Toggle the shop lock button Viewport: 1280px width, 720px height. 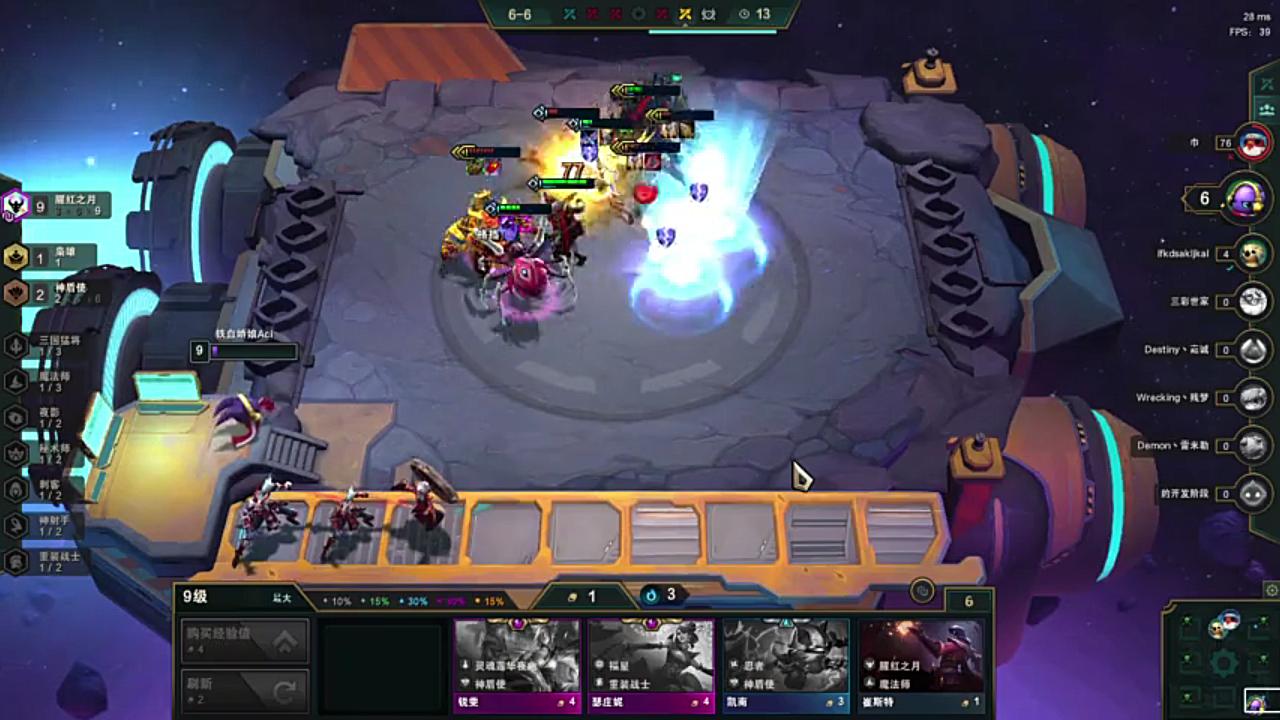(x=922, y=591)
